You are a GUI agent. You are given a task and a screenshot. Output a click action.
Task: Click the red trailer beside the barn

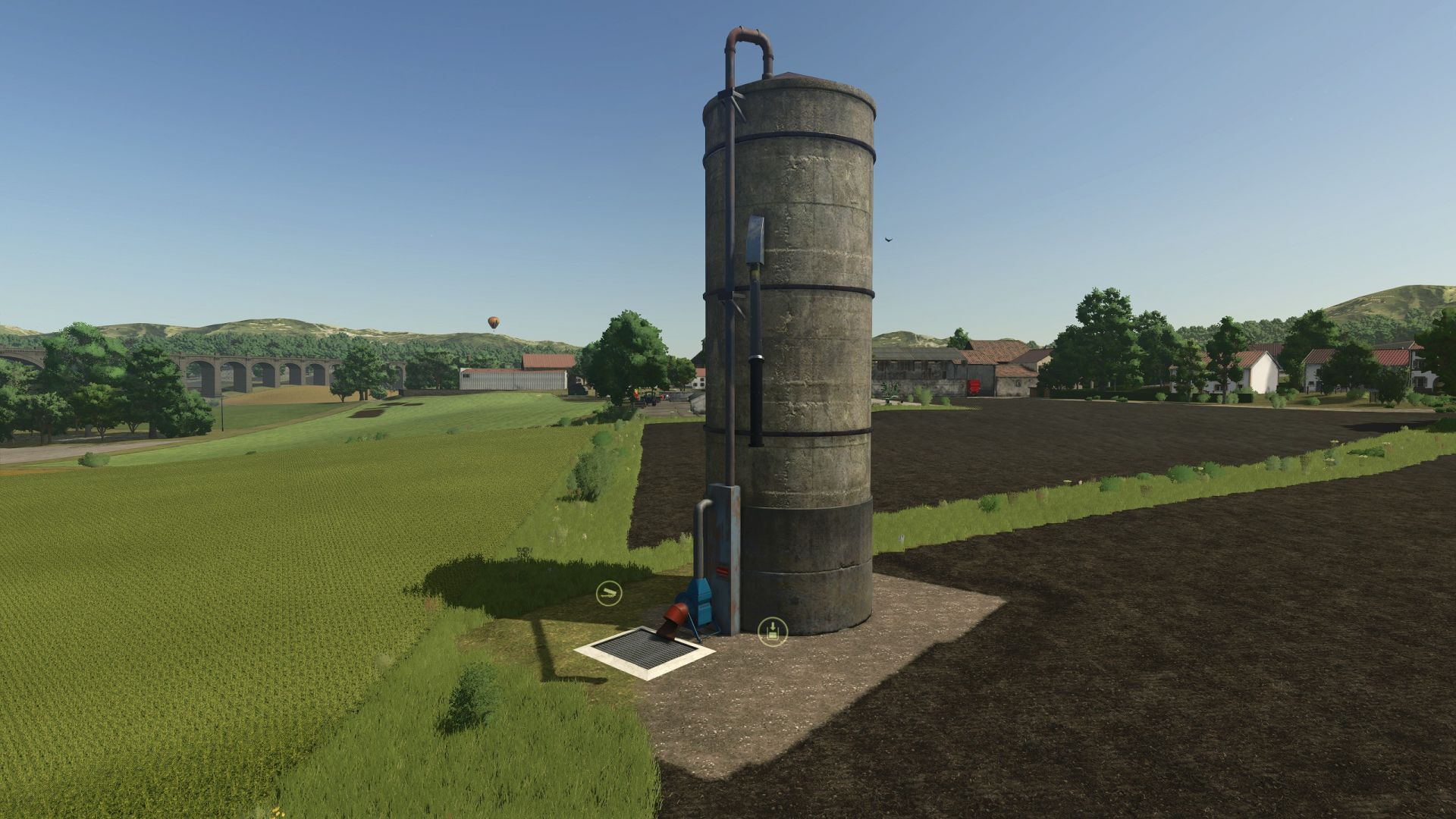coord(974,387)
